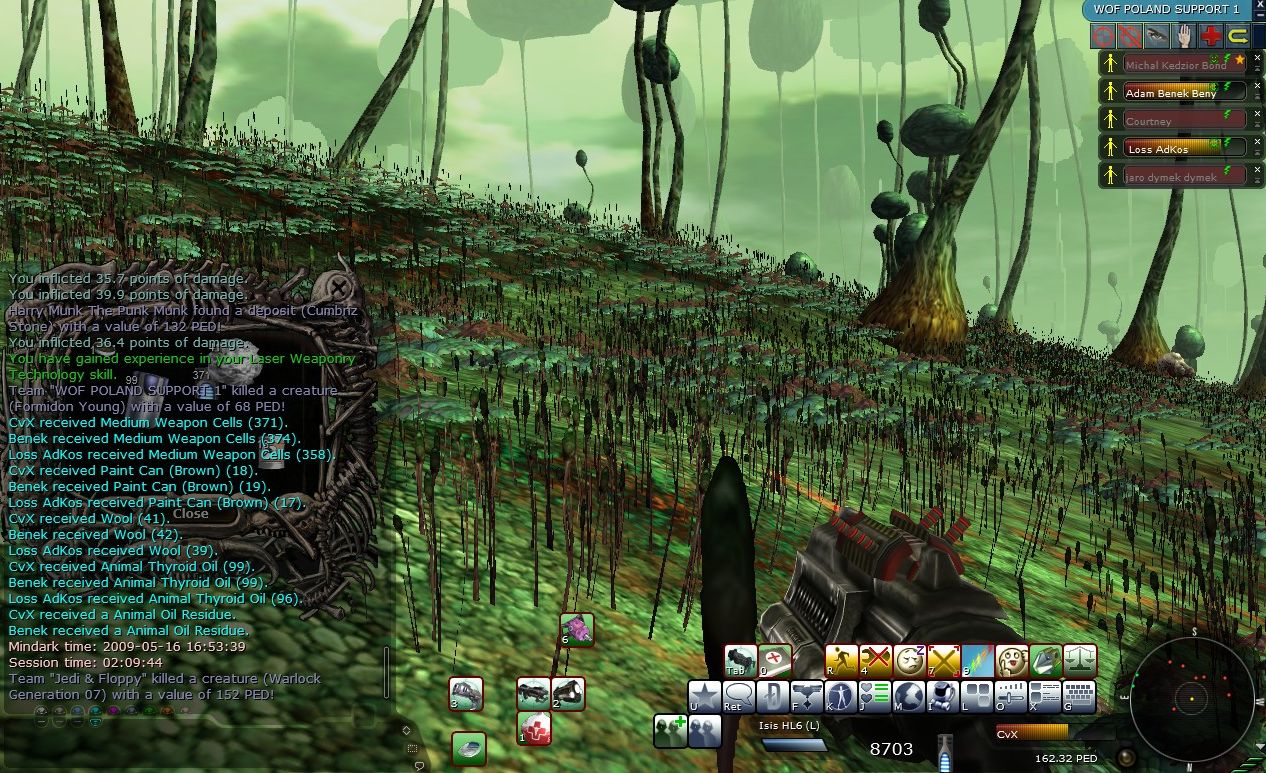Click the add team member icon

pos(671,731)
